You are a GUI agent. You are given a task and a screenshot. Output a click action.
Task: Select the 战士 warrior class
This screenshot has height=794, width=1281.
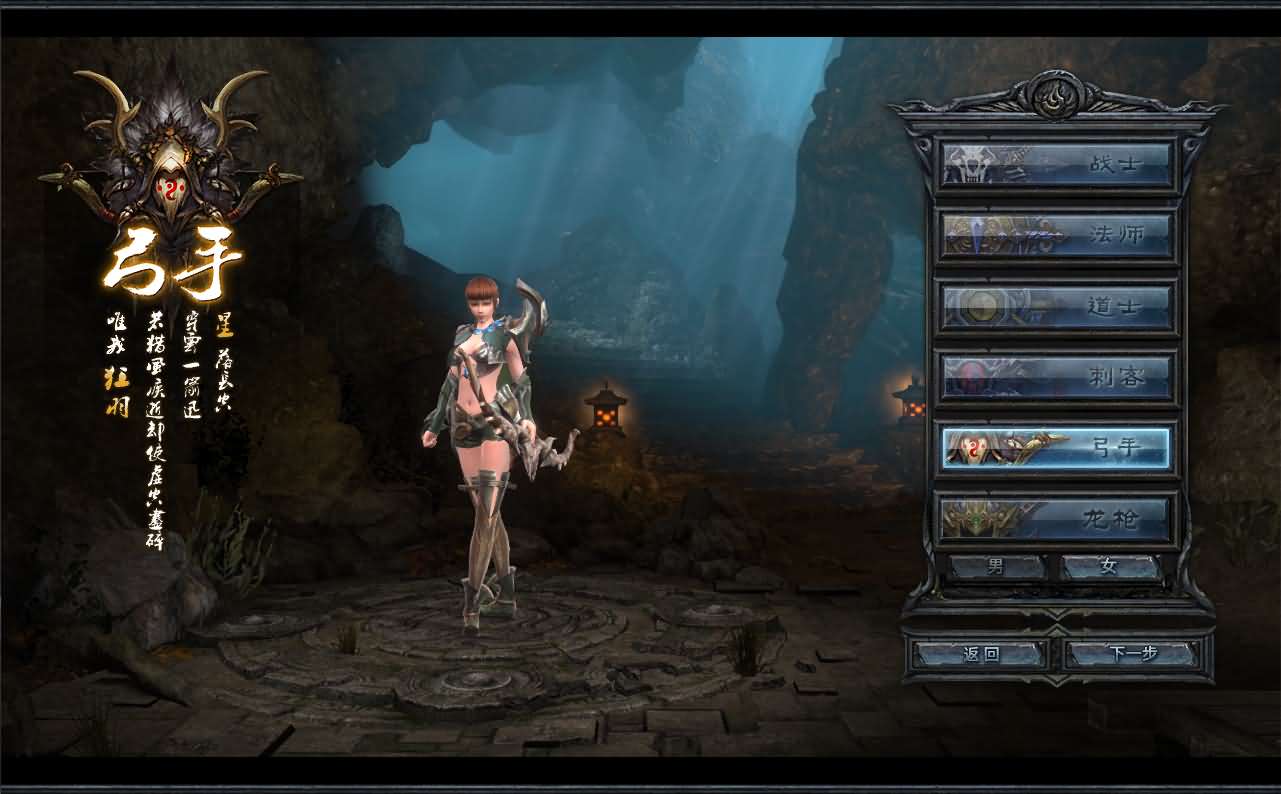[x=1056, y=163]
